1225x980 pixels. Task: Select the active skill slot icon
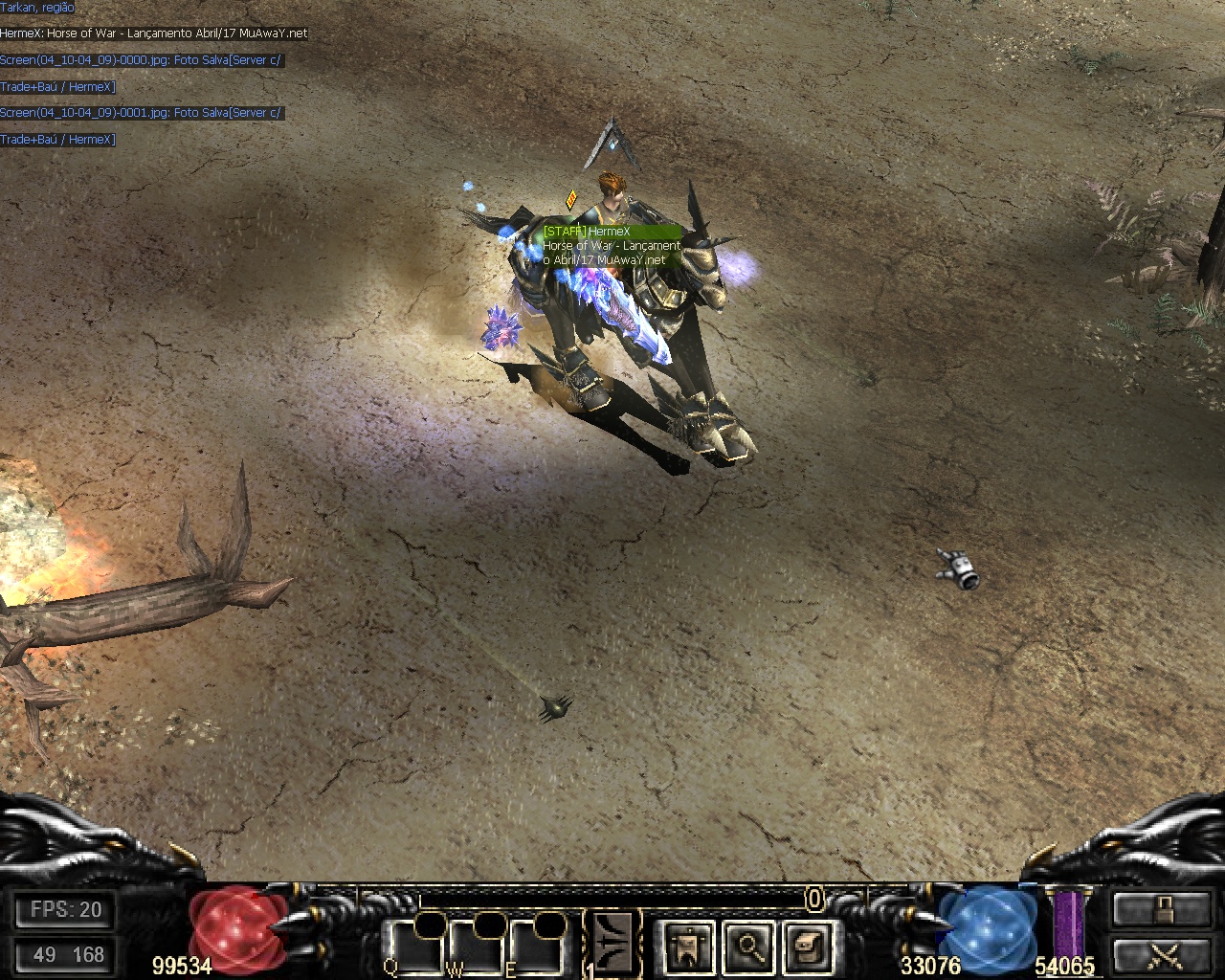tap(613, 942)
